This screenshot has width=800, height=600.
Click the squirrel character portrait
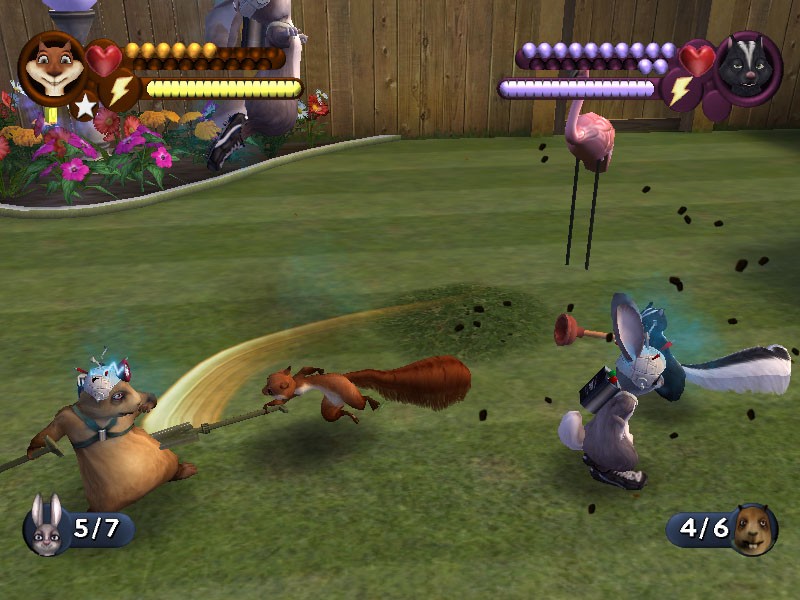[51, 66]
